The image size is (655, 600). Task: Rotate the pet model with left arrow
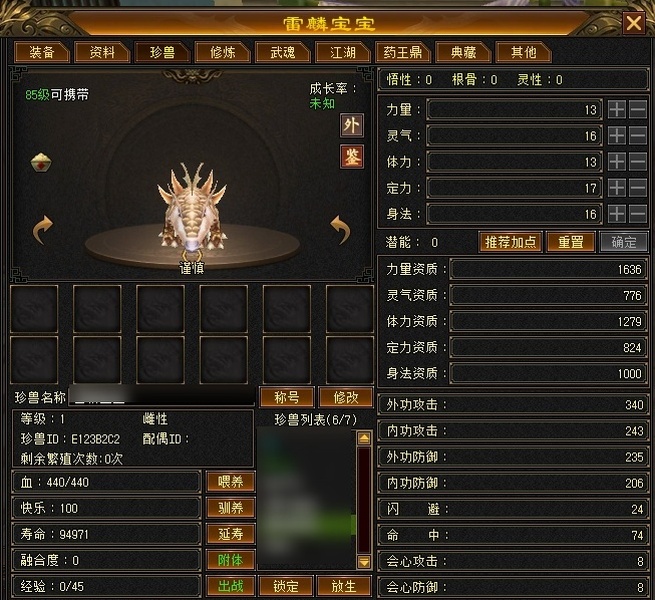point(42,231)
